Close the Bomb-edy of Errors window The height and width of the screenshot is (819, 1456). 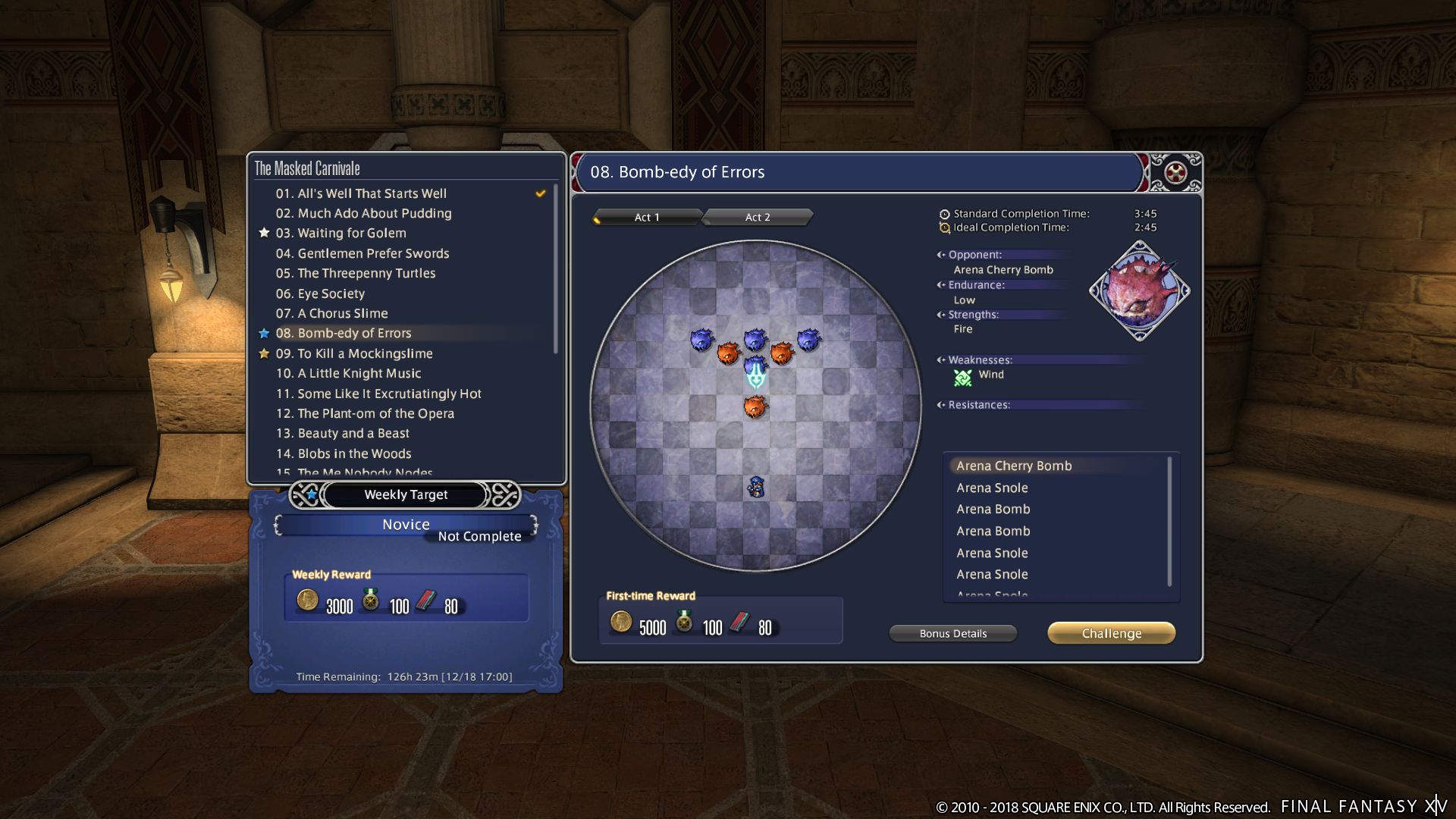pyautogui.click(x=1175, y=173)
